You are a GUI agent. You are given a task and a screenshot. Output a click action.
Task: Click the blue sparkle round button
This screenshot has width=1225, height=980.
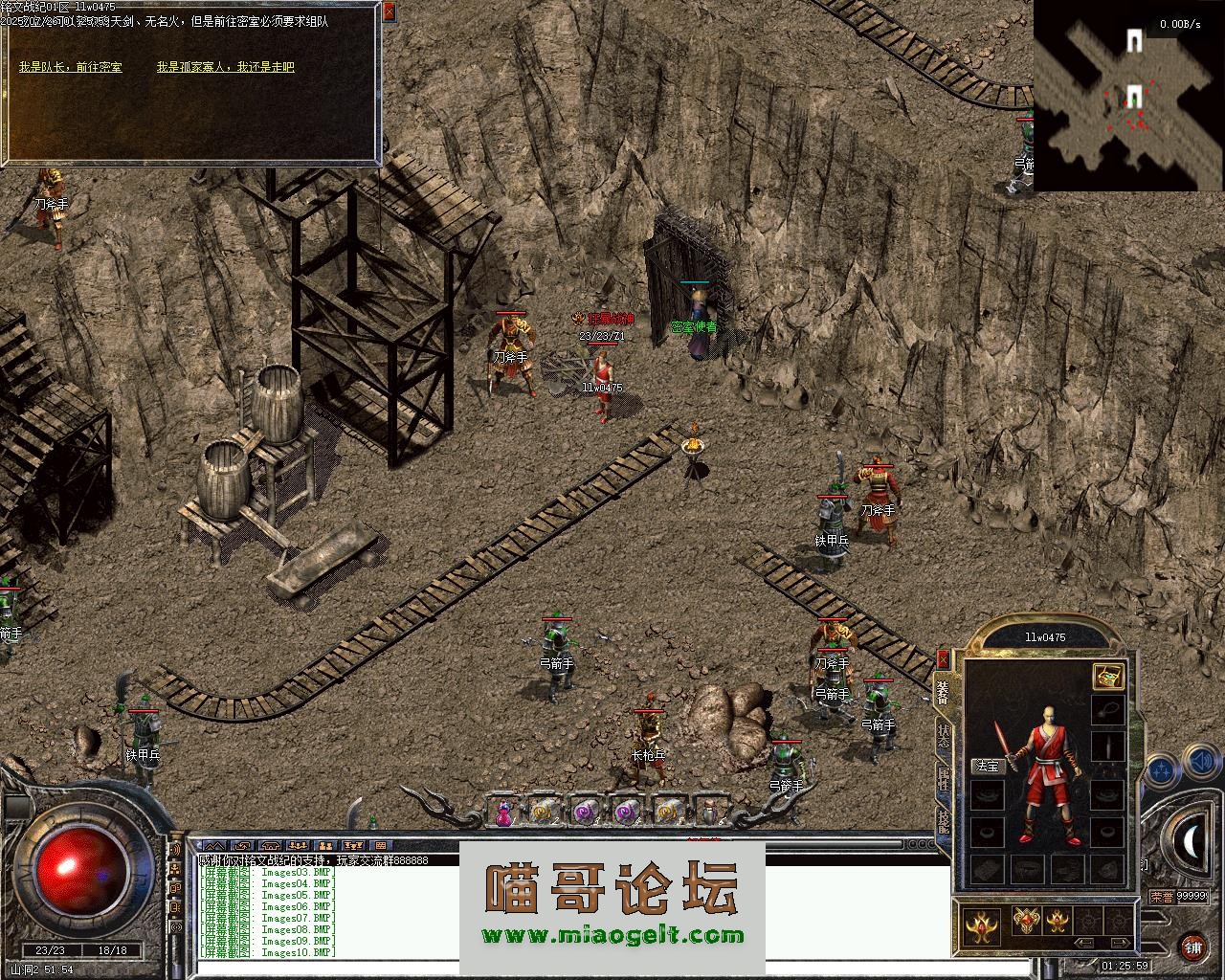tap(1160, 769)
